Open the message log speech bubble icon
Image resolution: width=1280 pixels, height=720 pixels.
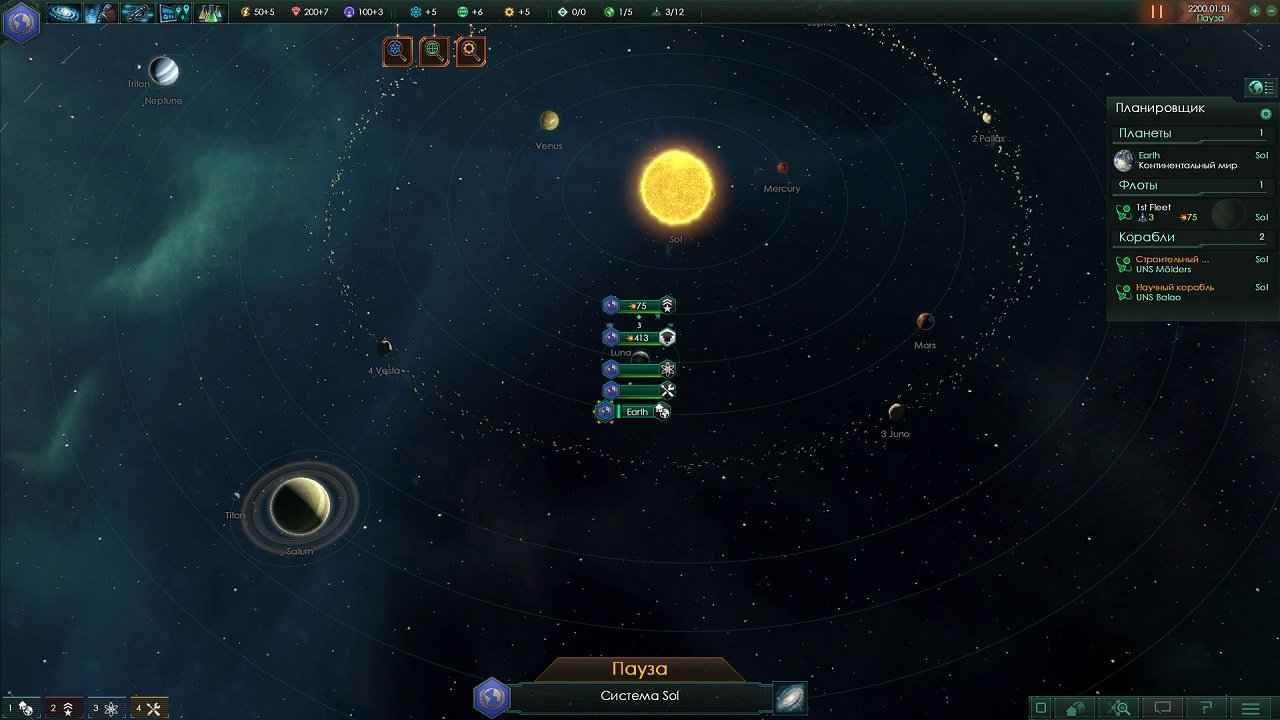1163,705
